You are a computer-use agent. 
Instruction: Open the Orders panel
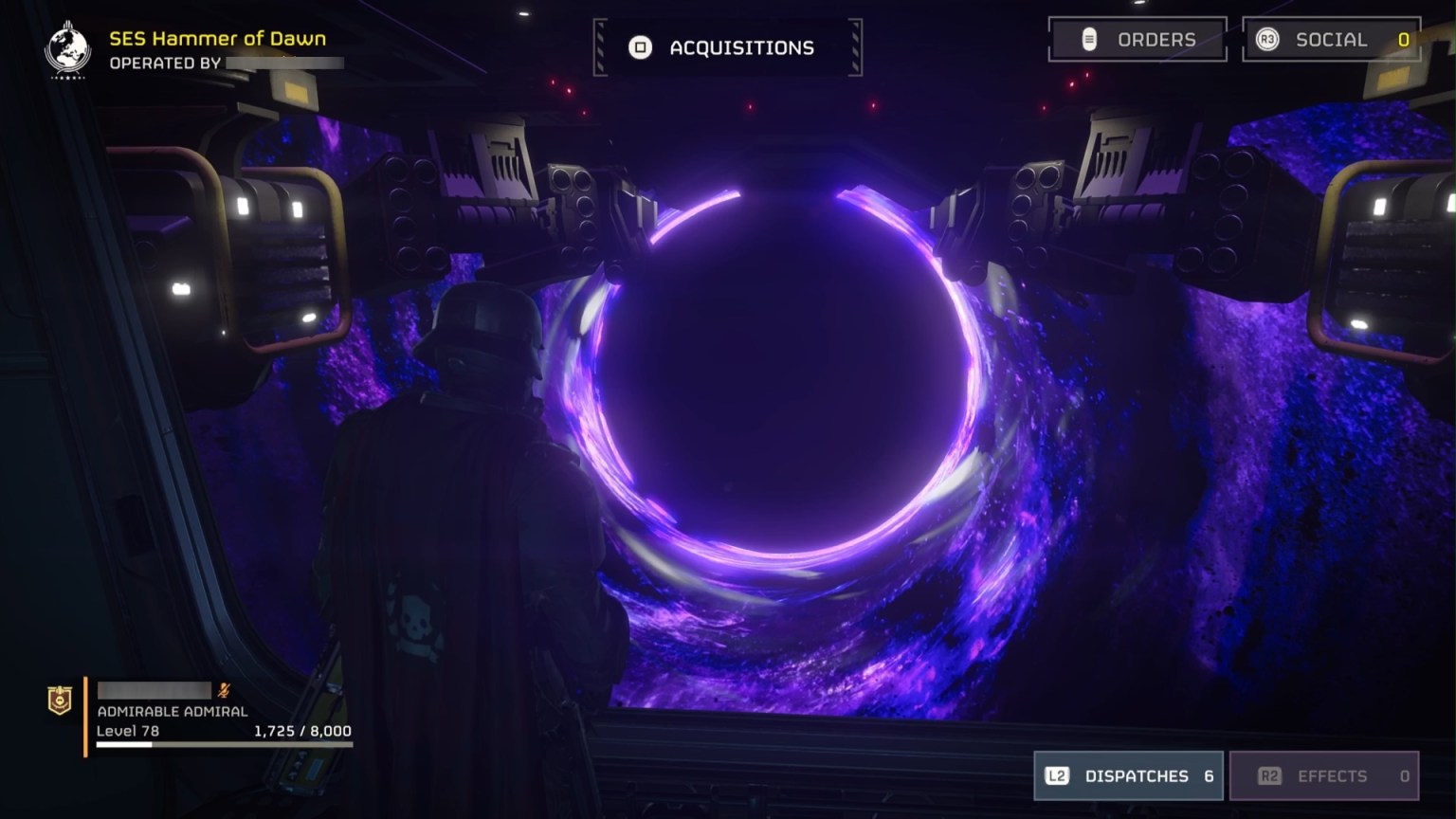point(1137,40)
